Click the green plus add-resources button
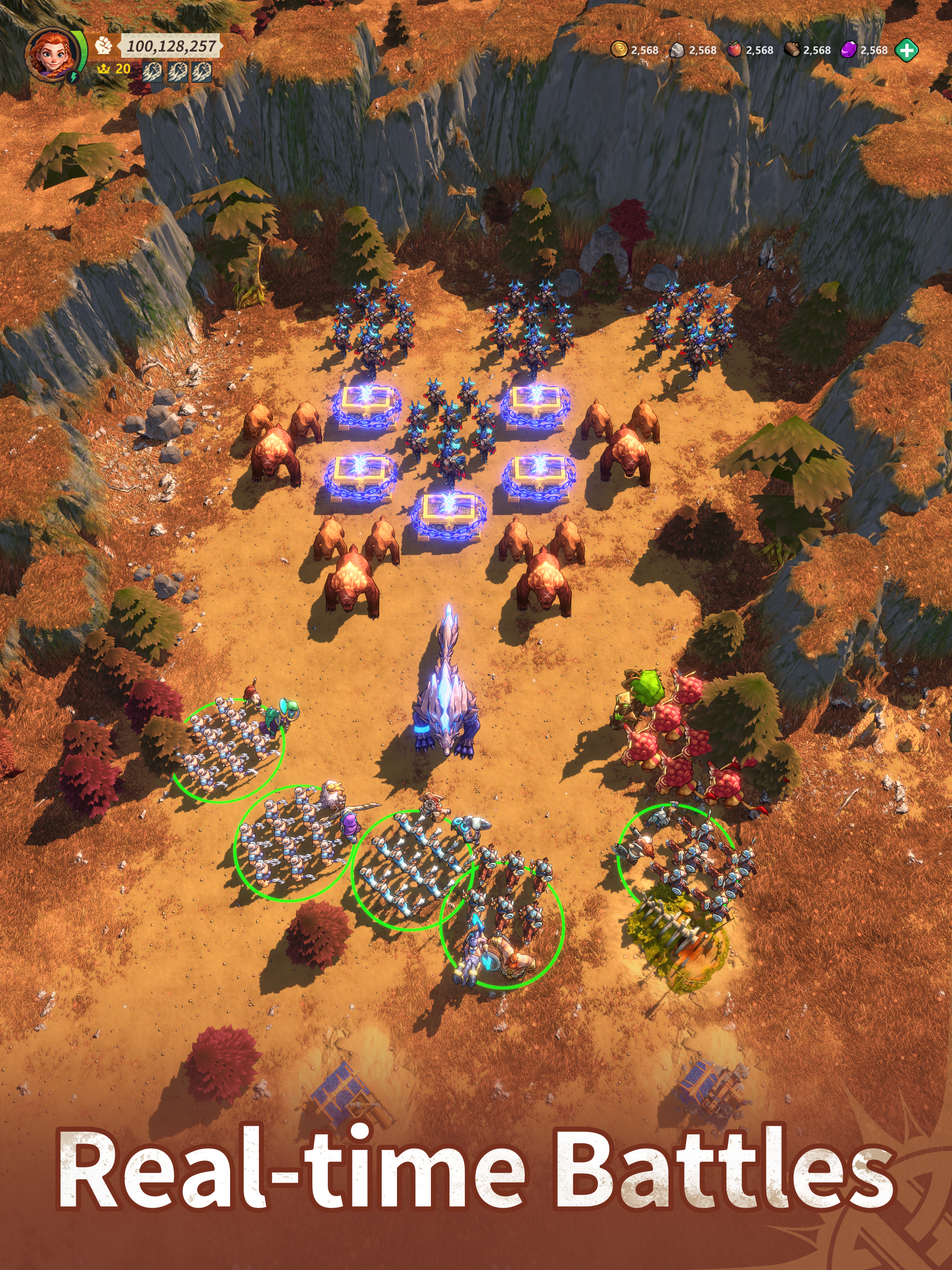Image resolution: width=952 pixels, height=1270 pixels. 906,50
